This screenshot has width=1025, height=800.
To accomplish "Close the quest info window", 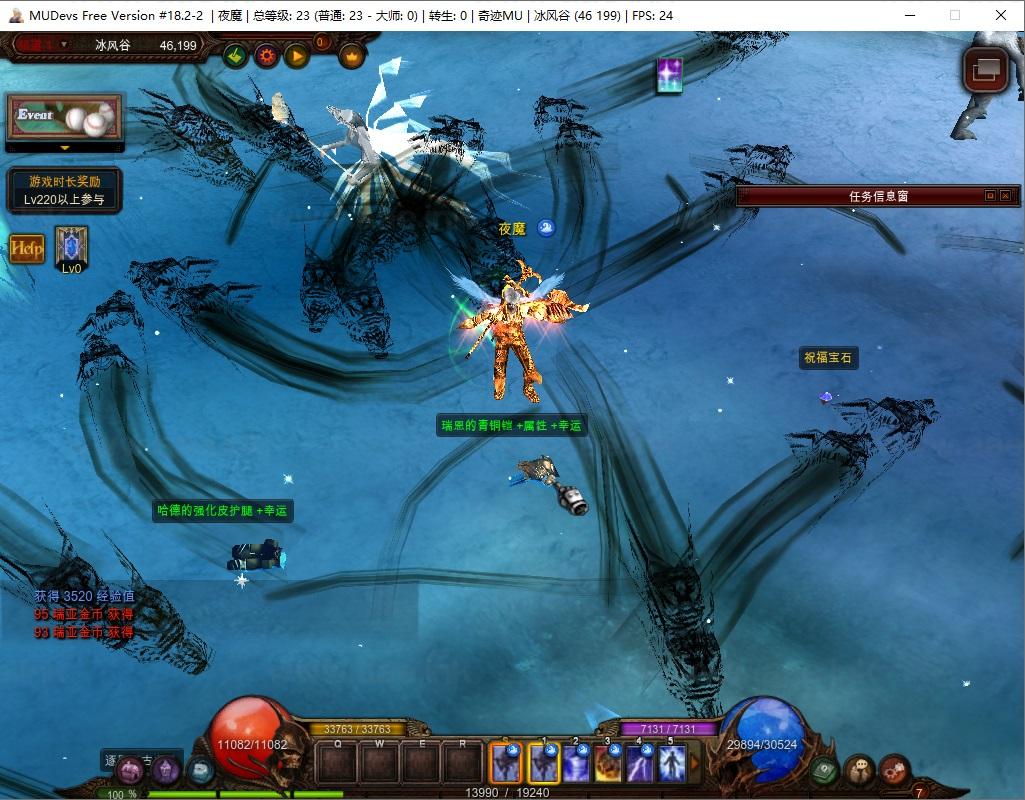I will (x=1005, y=196).
